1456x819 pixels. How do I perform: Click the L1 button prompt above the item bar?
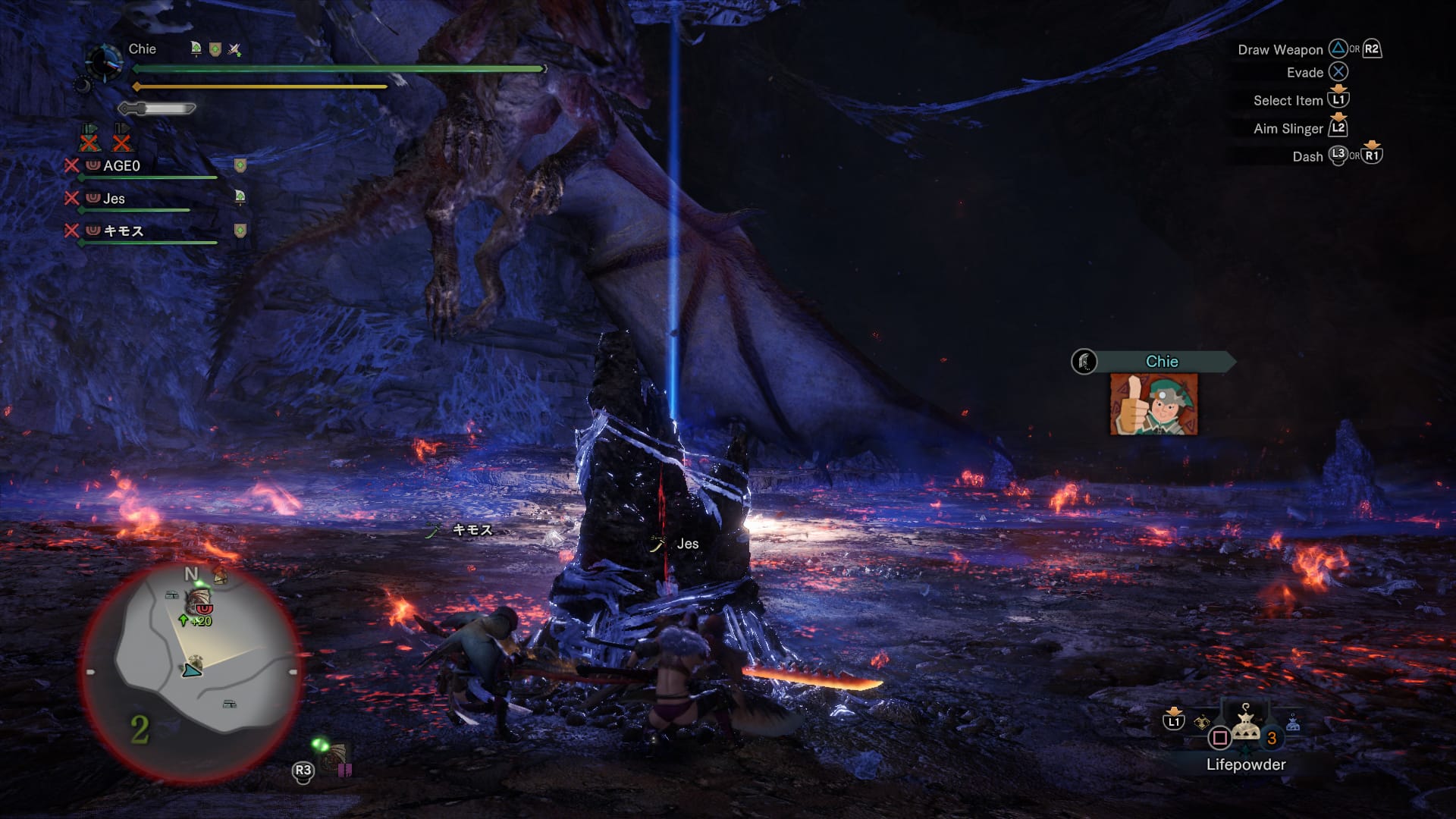[1175, 721]
